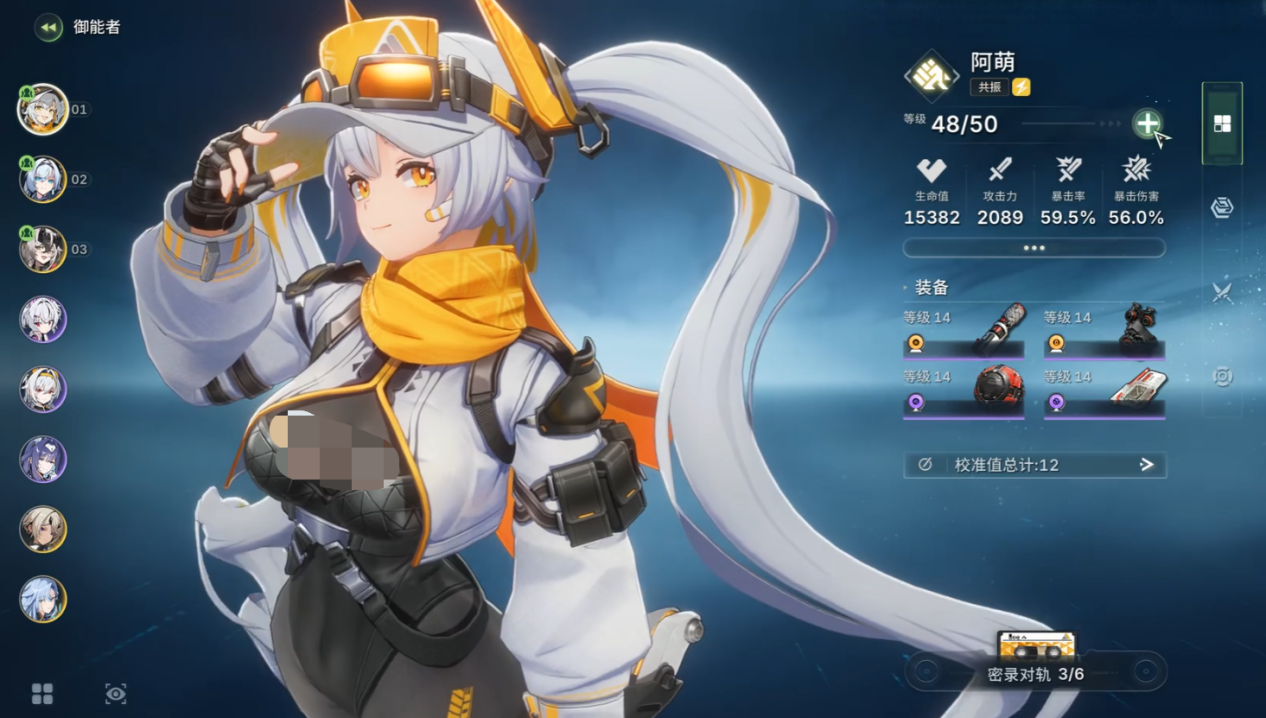Expand the three-dots detailed stats bar

pos(1034,248)
